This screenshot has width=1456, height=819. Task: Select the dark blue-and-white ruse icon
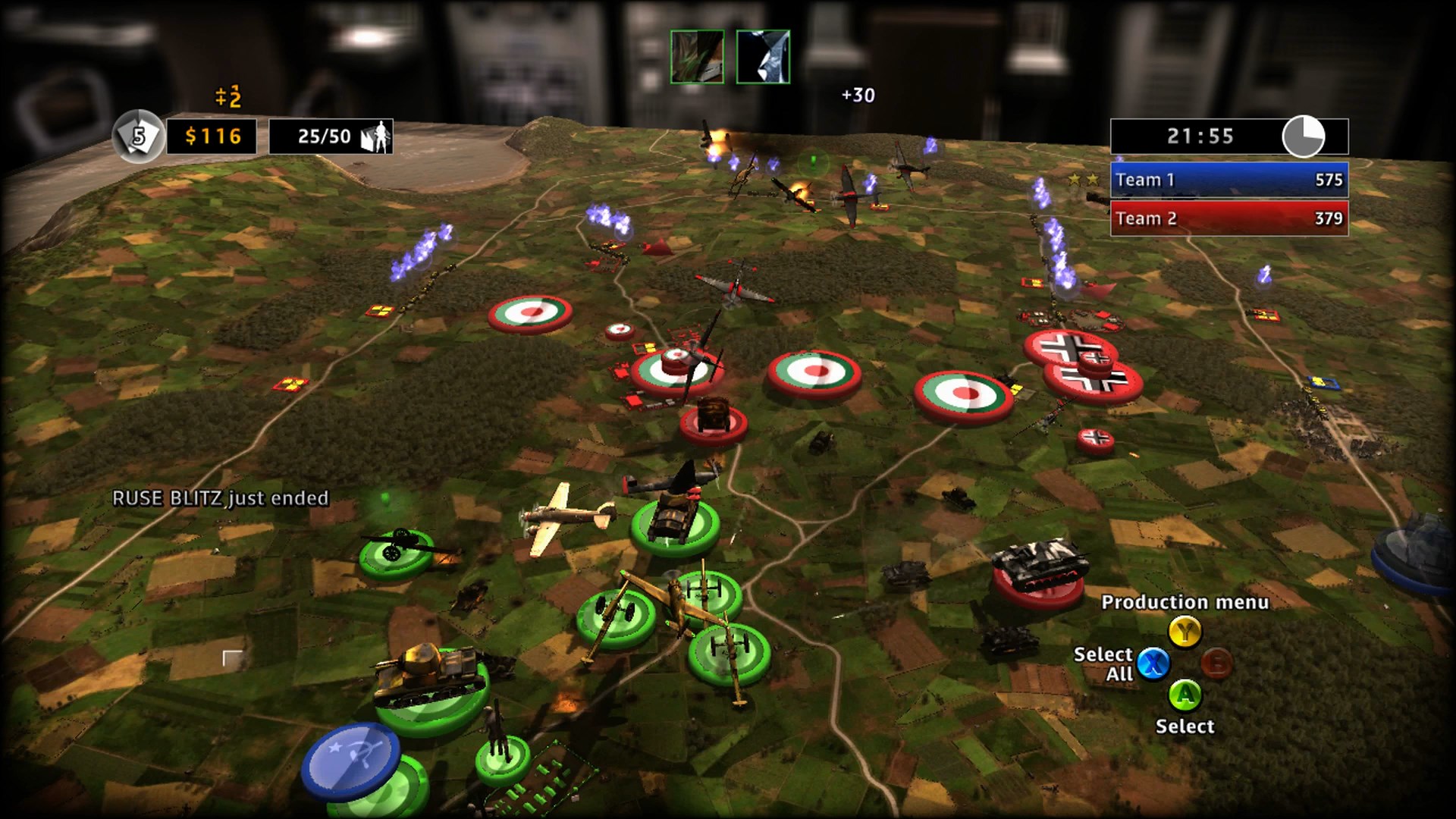[763, 57]
